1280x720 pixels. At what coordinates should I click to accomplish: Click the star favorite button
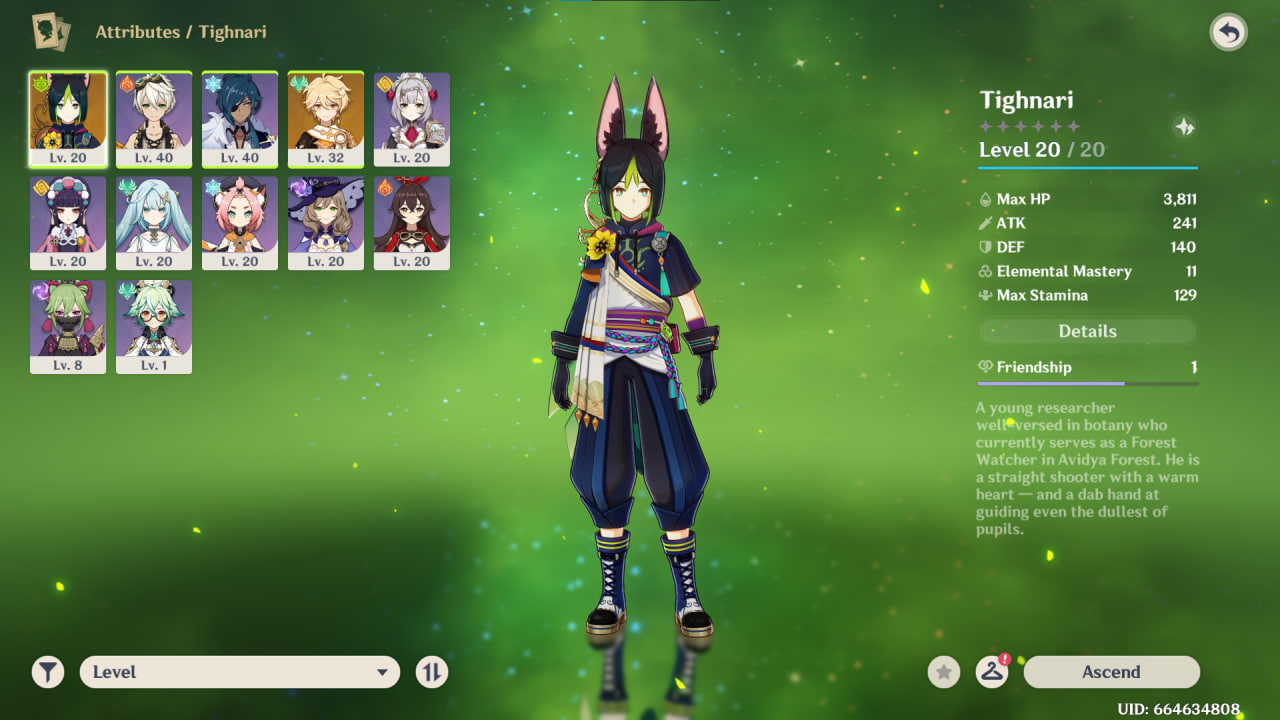pos(944,672)
